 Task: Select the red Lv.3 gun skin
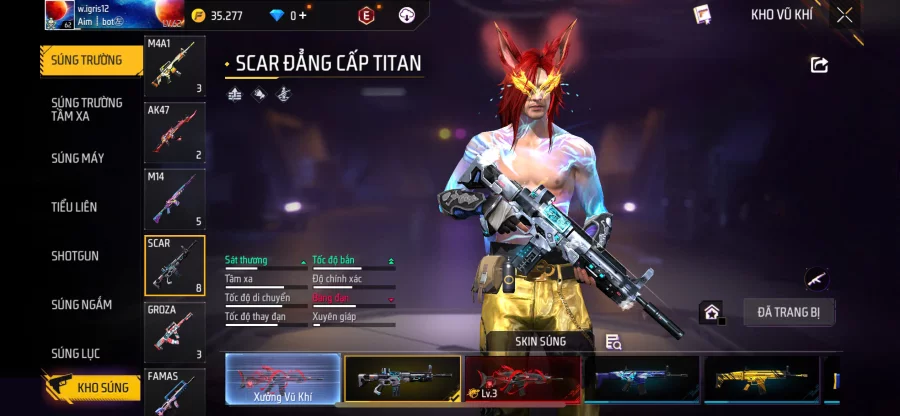tap(522, 379)
